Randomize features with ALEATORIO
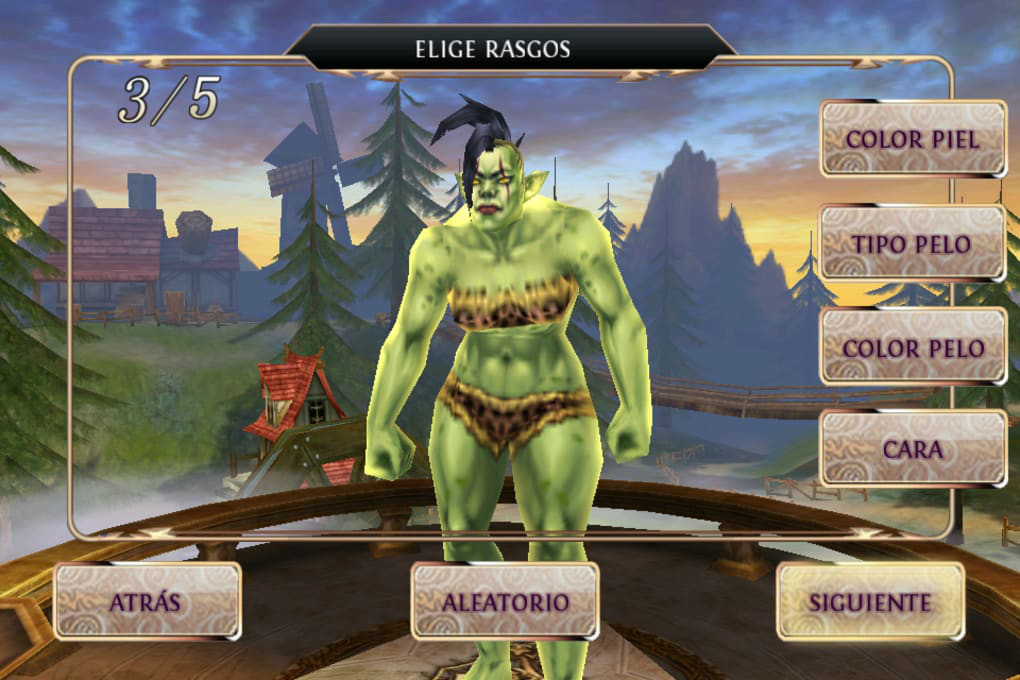 click(505, 601)
